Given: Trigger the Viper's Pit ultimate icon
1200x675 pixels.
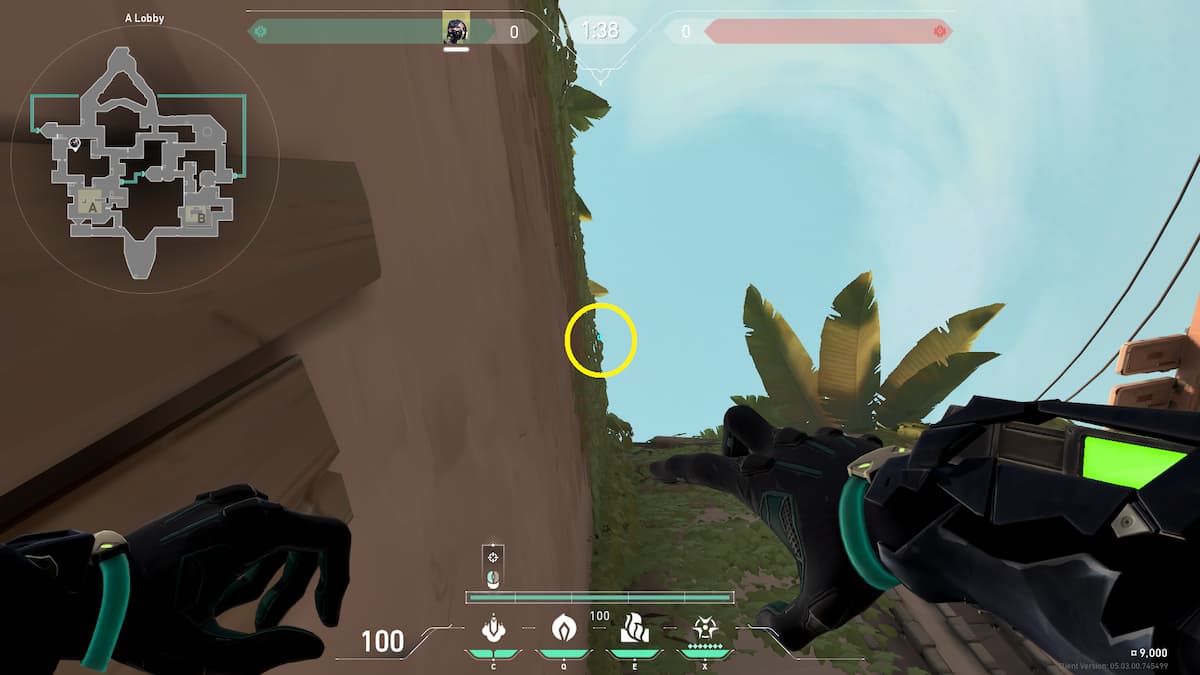Looking at the screenshot, I should 704,628.
